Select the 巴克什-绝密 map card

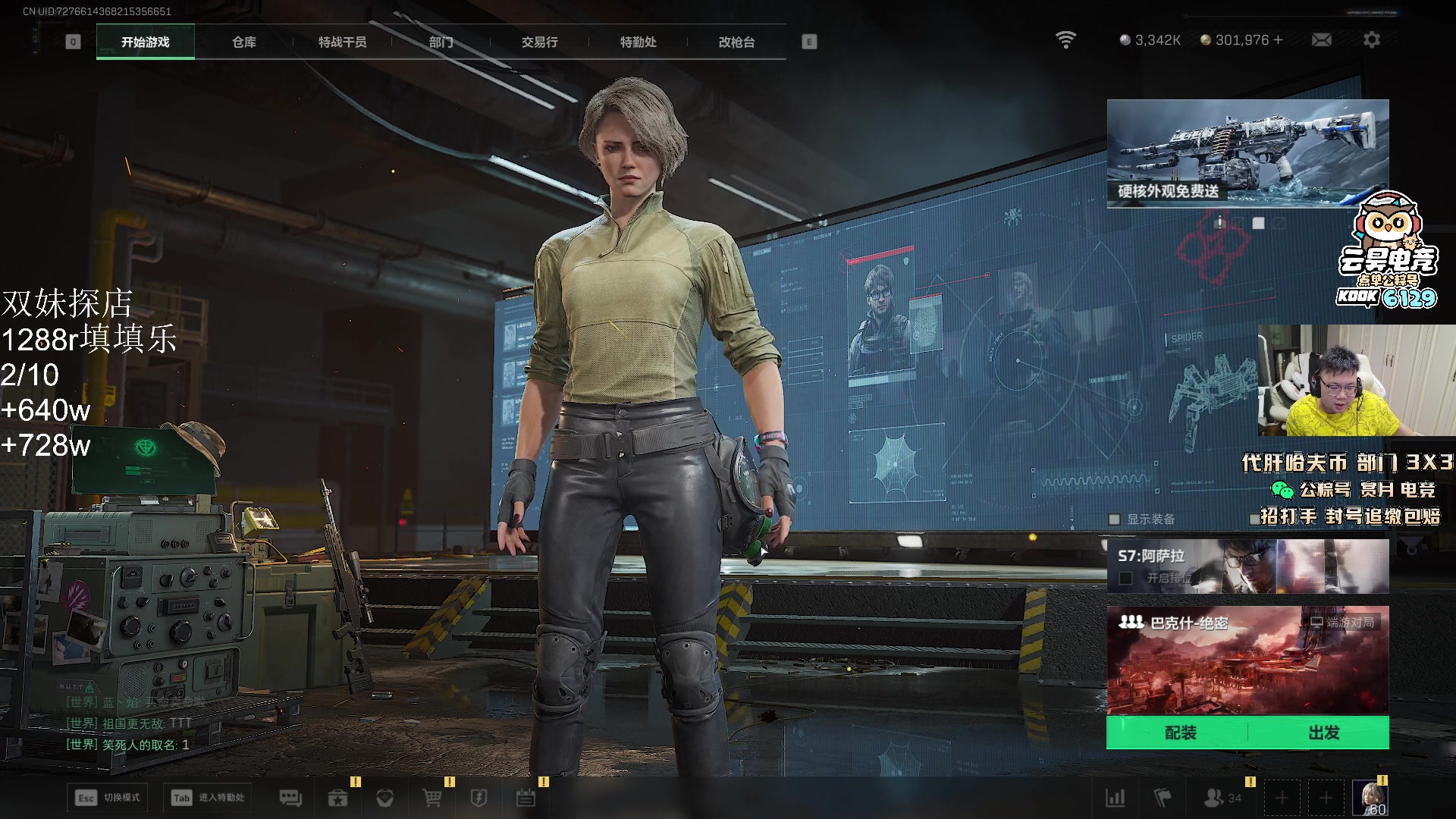click(x=1247, y=660)
